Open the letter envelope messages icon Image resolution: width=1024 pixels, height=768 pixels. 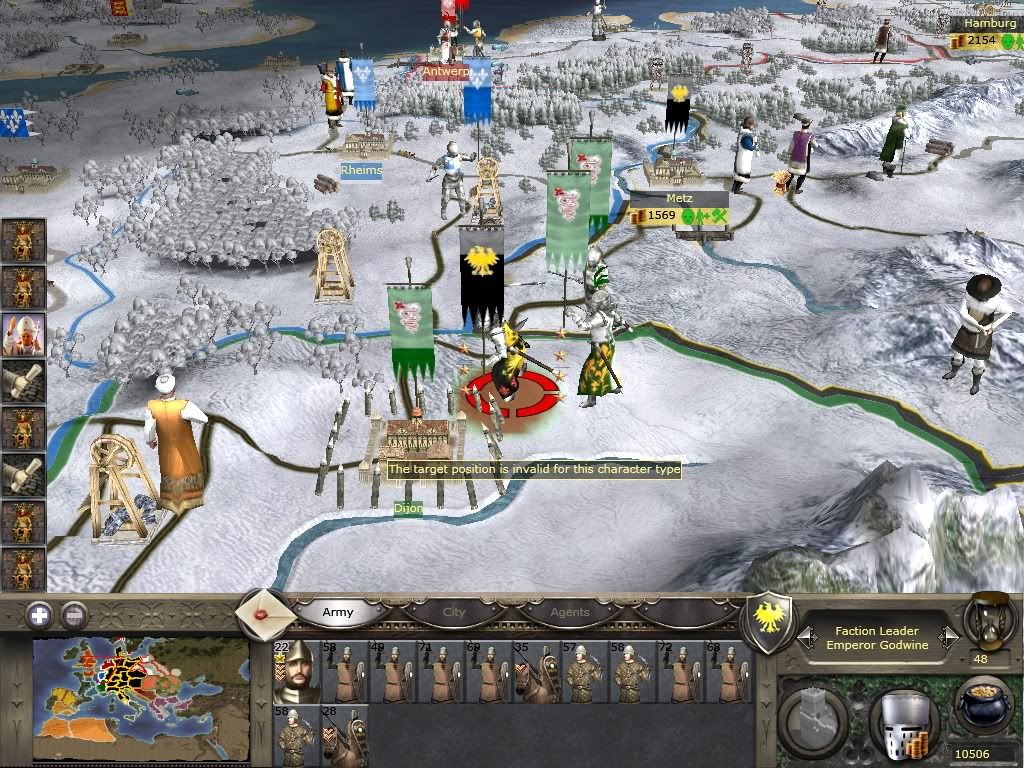click(x=266, y=611)
